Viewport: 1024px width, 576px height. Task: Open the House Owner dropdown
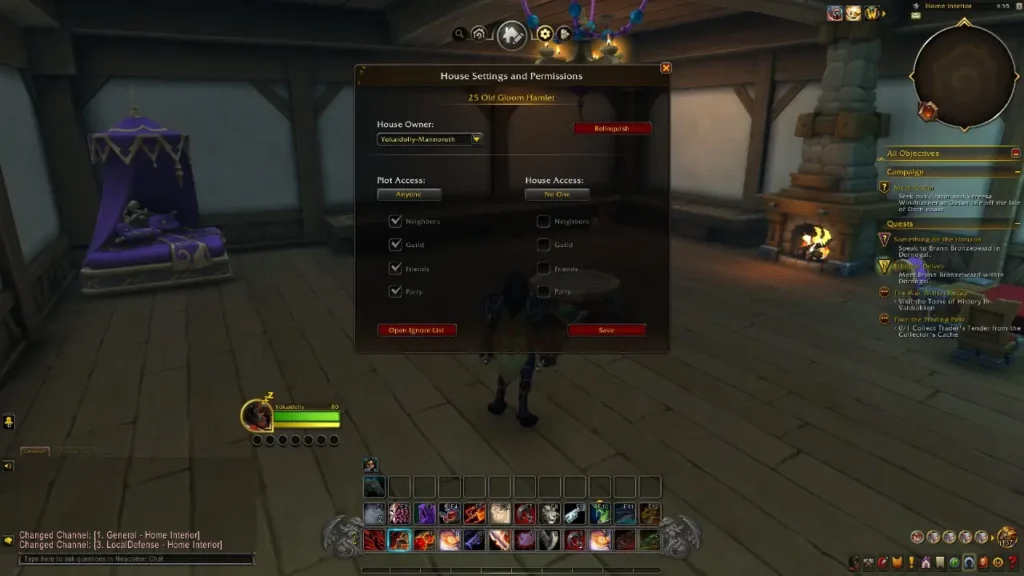pyautogui.click(x=476, y=139)
